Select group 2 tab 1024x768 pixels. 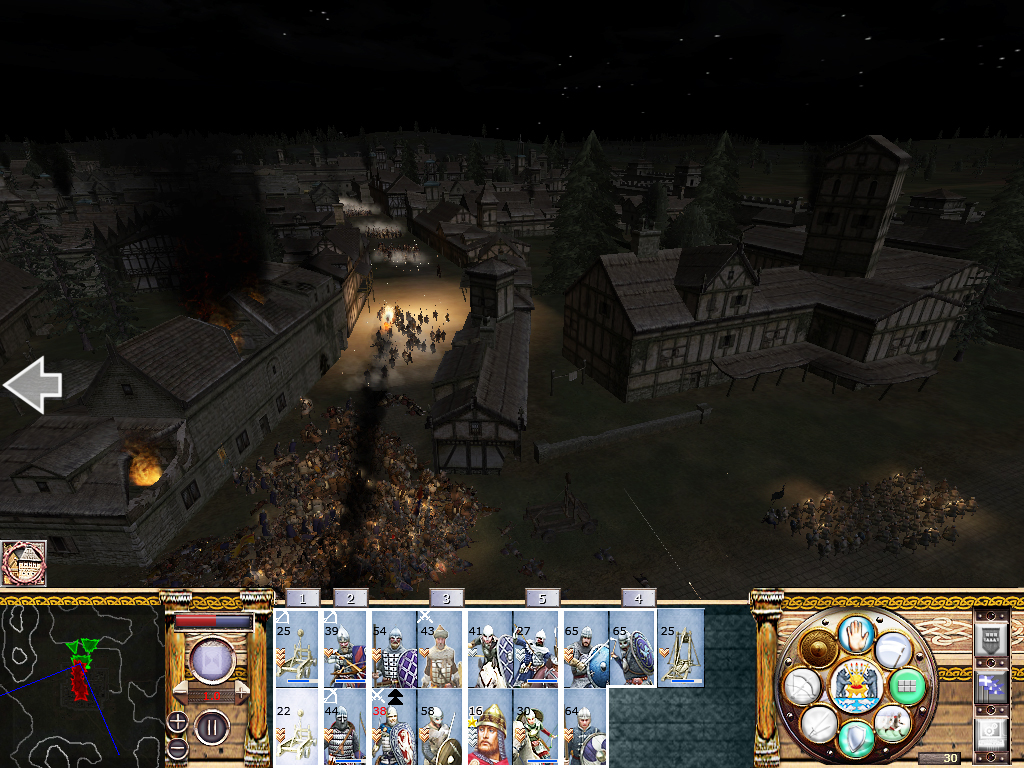tap(349, 598)
